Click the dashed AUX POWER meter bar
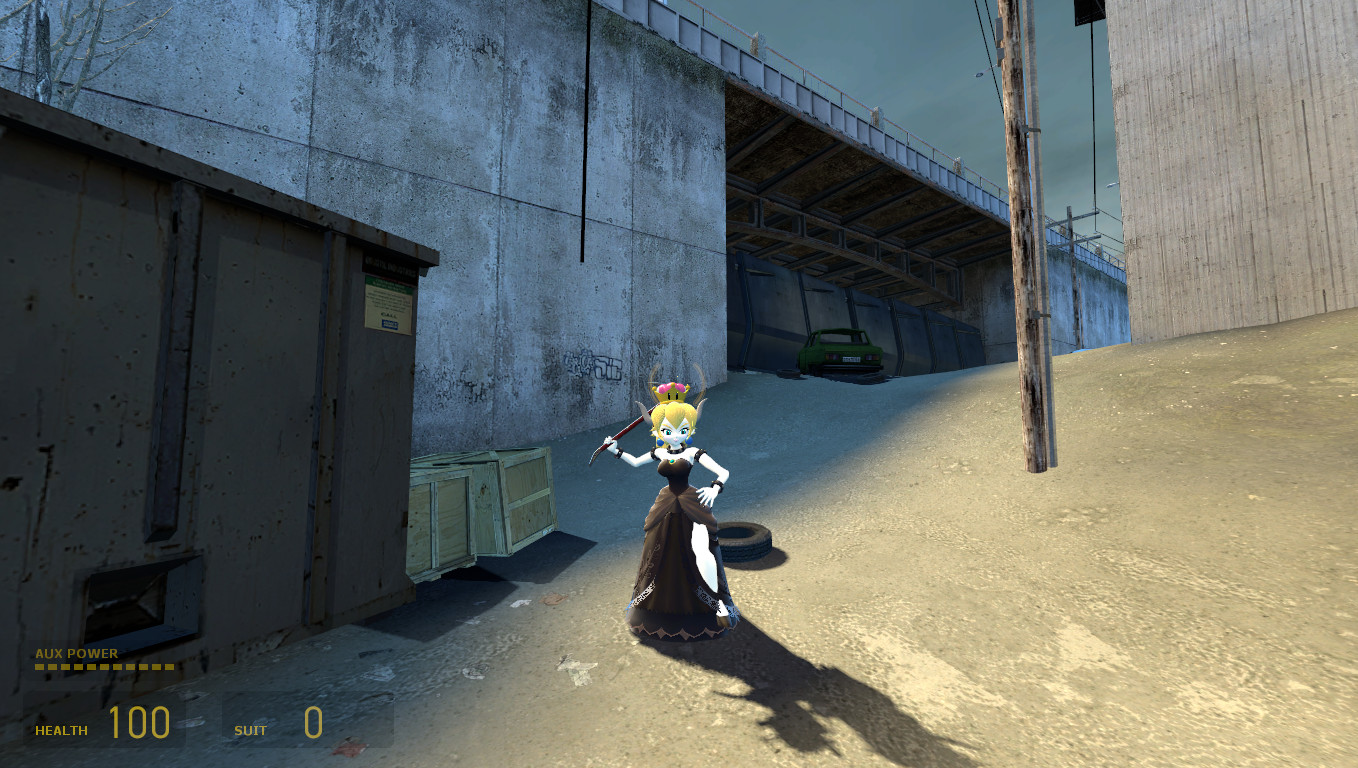Screen dimensions: 1358x768 pyautogui.click(x=103, y=668)
